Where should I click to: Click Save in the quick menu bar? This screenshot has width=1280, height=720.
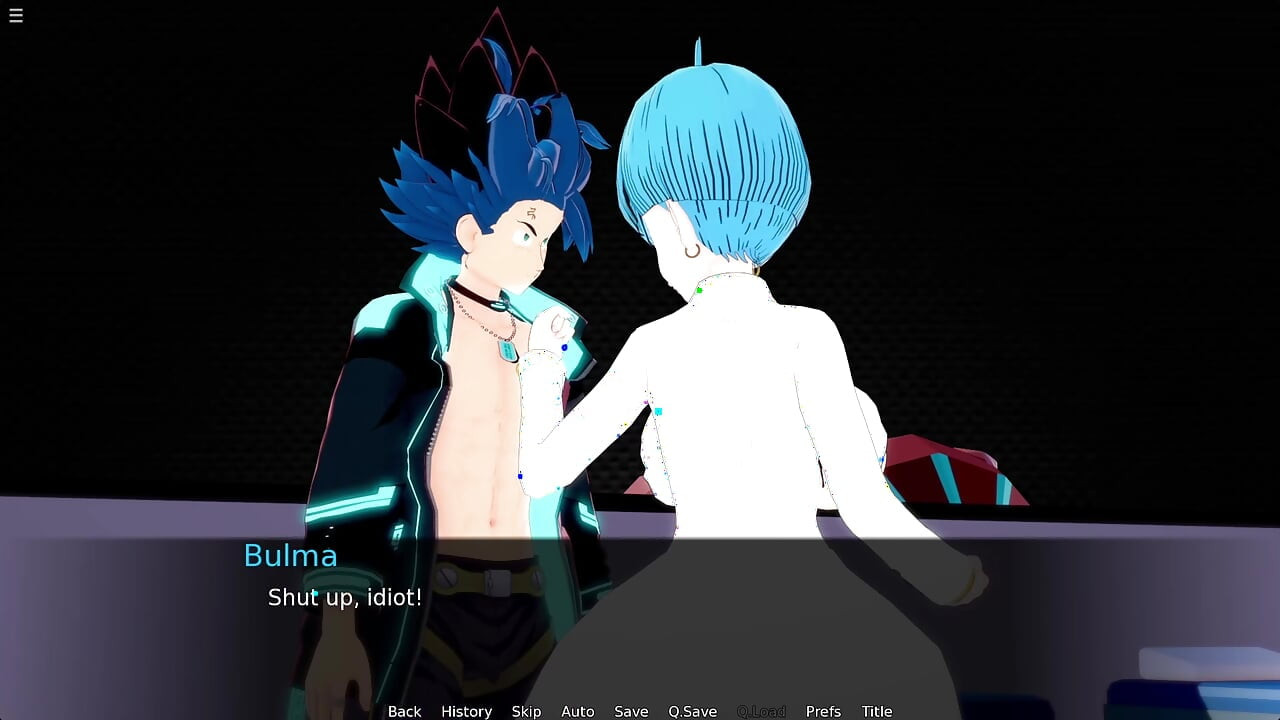[x=631, y=711]
